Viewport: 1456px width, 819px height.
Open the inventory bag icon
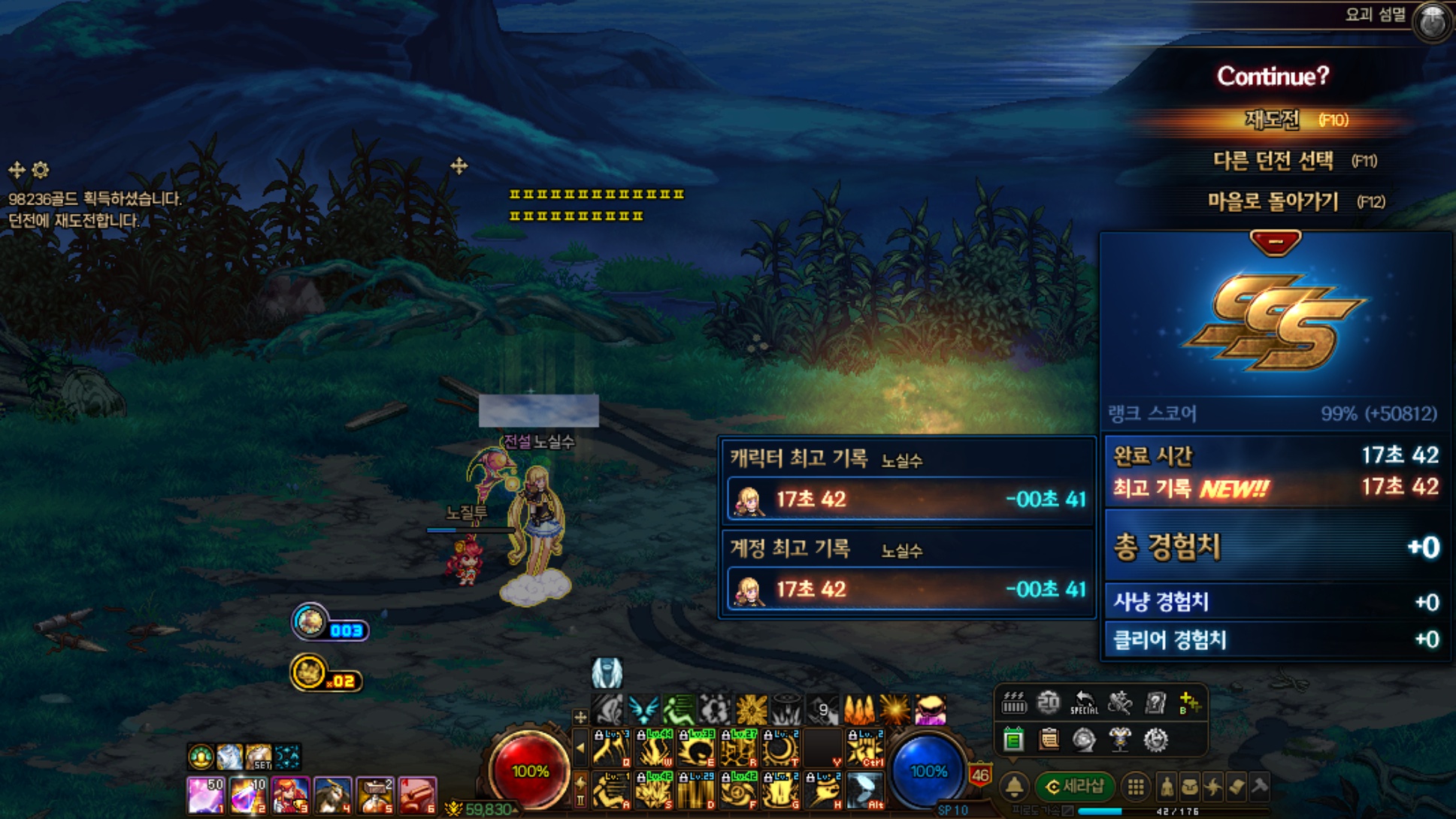pyautogui.click(x=1190, y=787)
